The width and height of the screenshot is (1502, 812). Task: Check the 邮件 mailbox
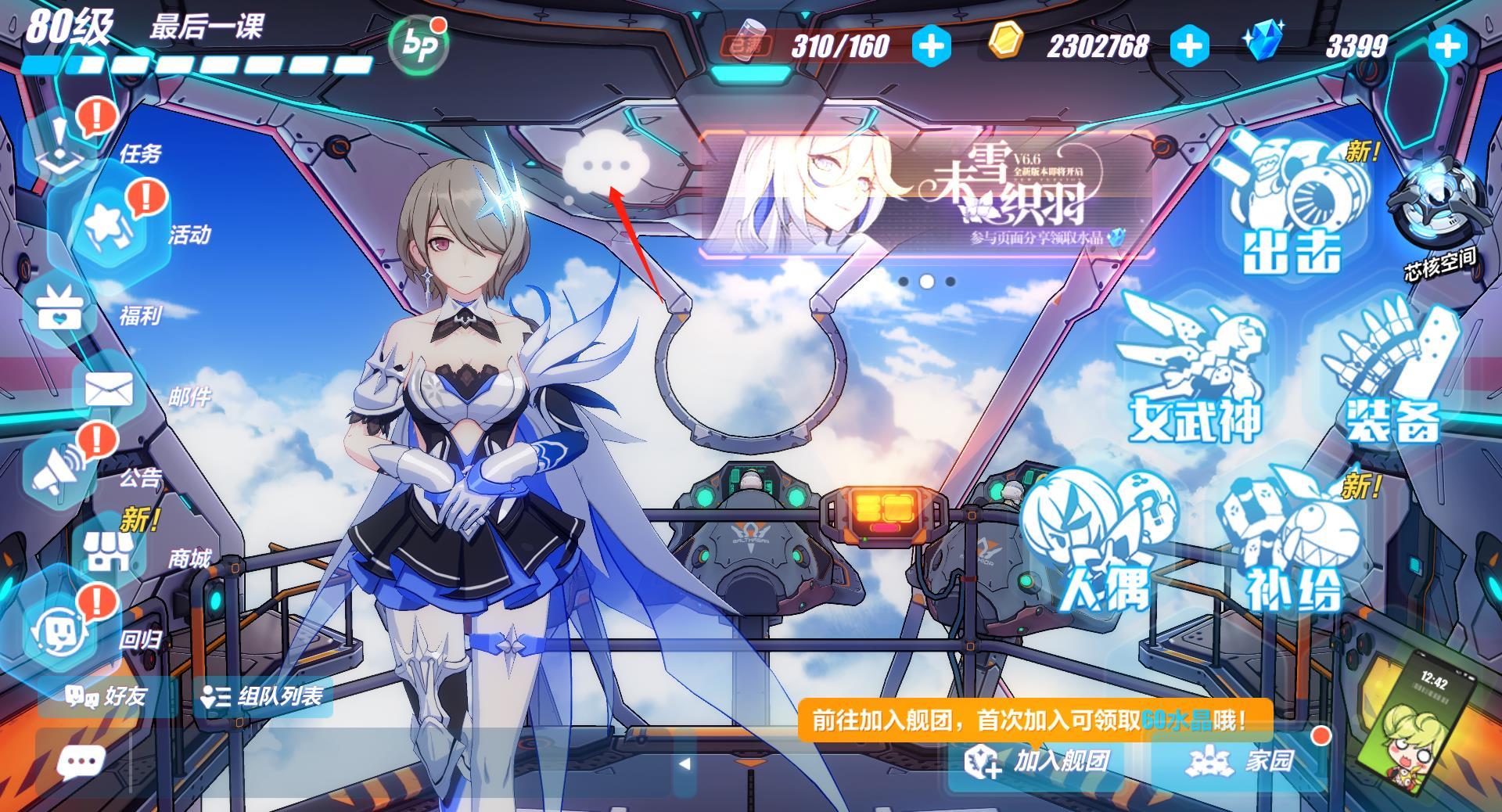click(108, 390)
